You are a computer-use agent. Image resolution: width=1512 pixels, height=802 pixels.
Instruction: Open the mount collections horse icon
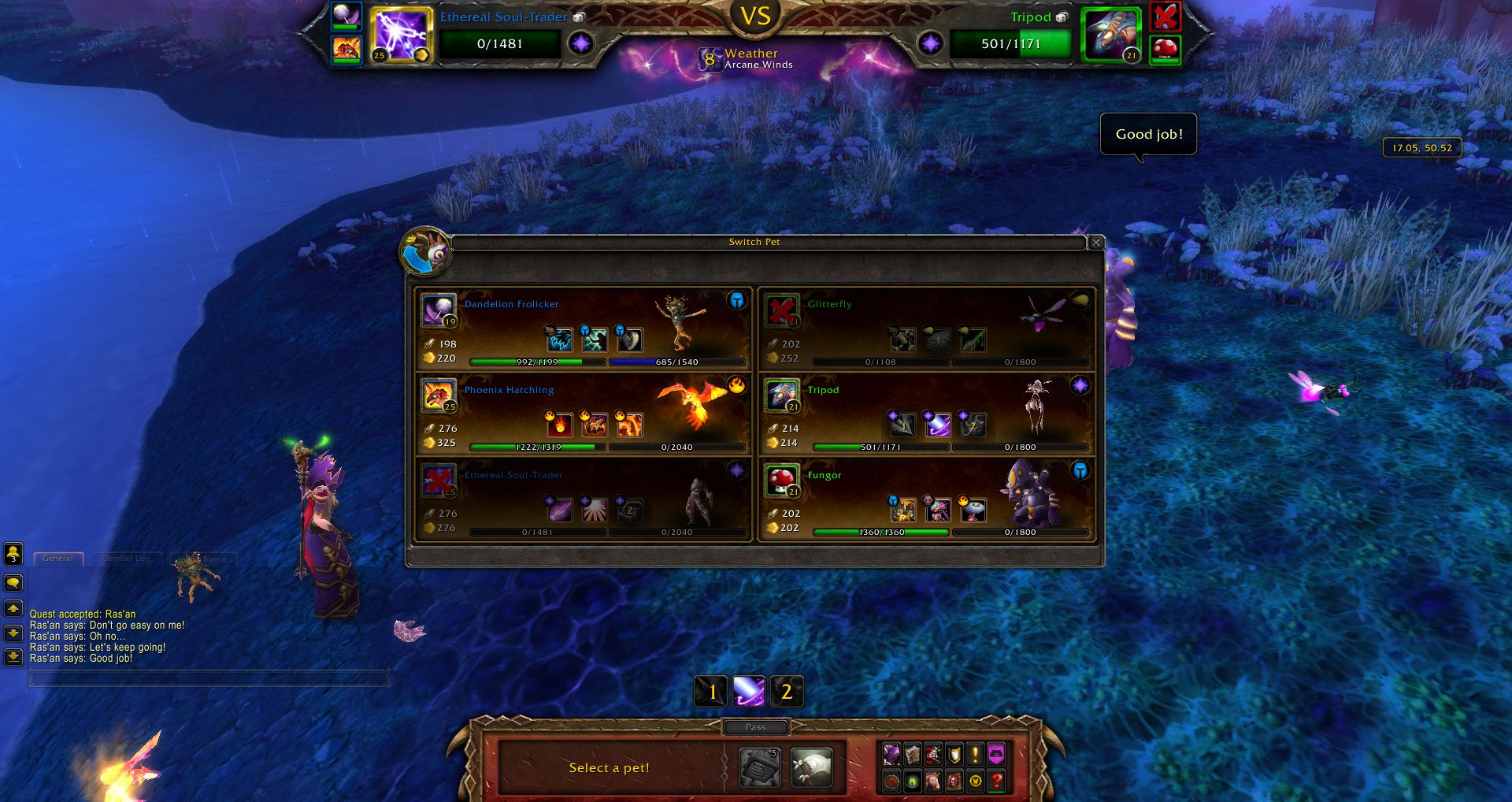tap(933, 781)
